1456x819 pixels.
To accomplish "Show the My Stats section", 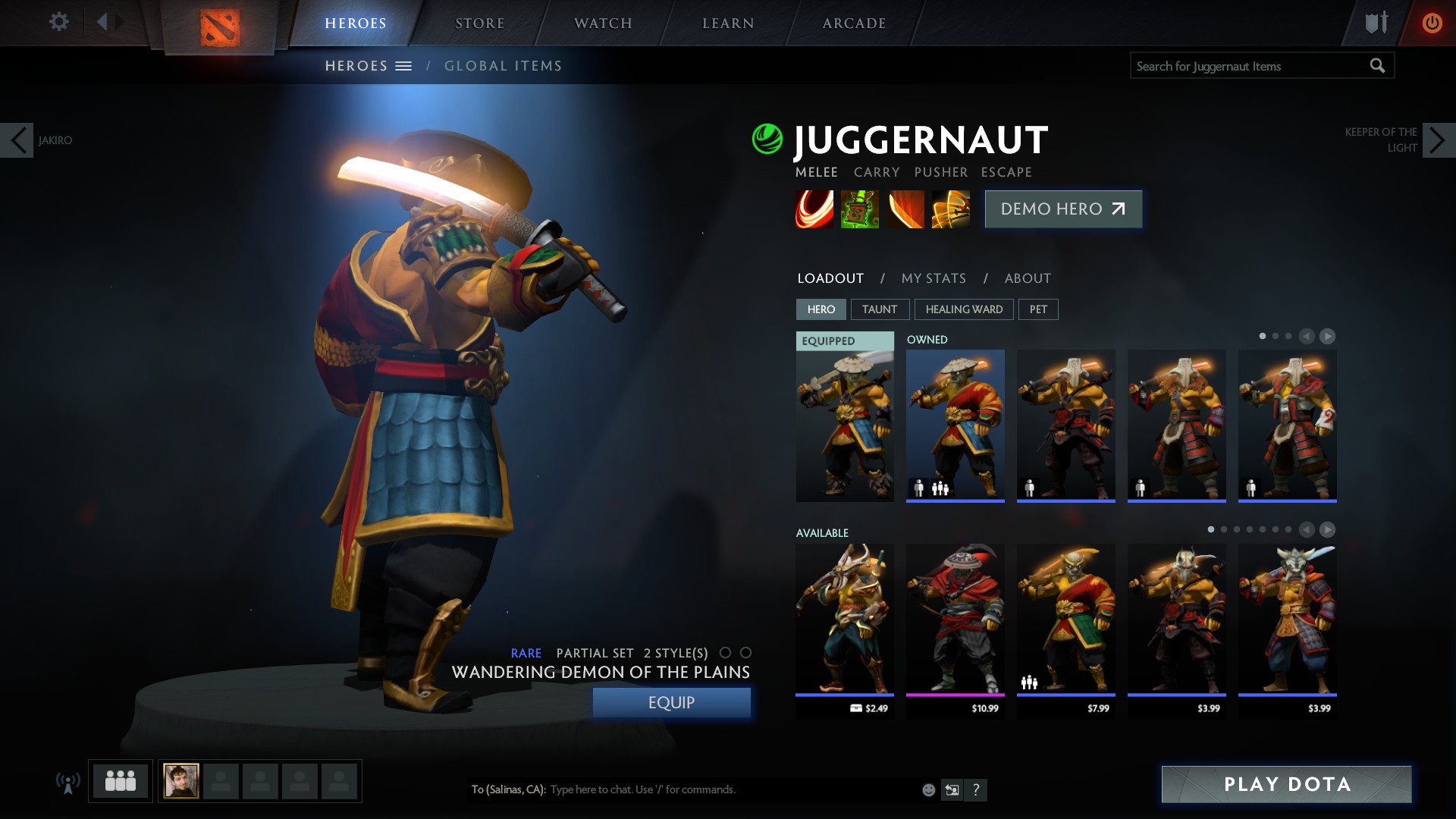I will (x=934, y=278).
